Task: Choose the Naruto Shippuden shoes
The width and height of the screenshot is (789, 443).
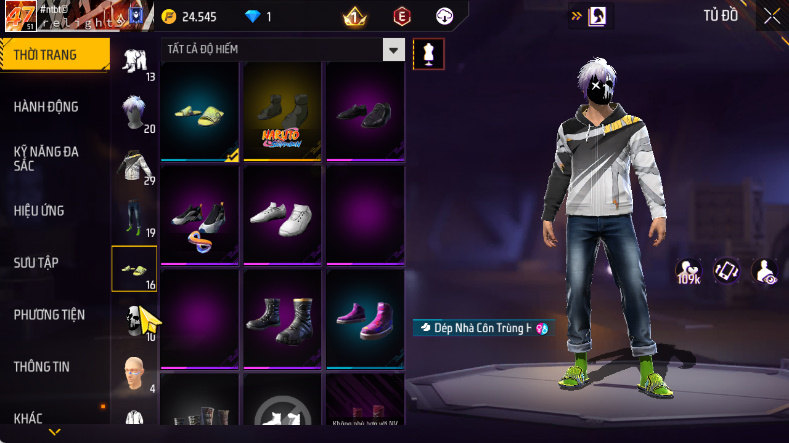Action: (283, 109)
